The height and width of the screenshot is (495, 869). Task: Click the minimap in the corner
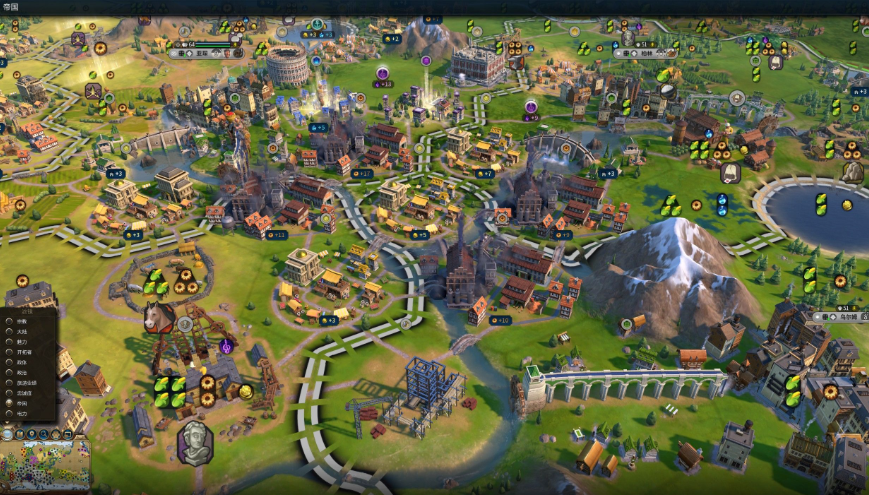pyautogui.click(x=45, y=466)
